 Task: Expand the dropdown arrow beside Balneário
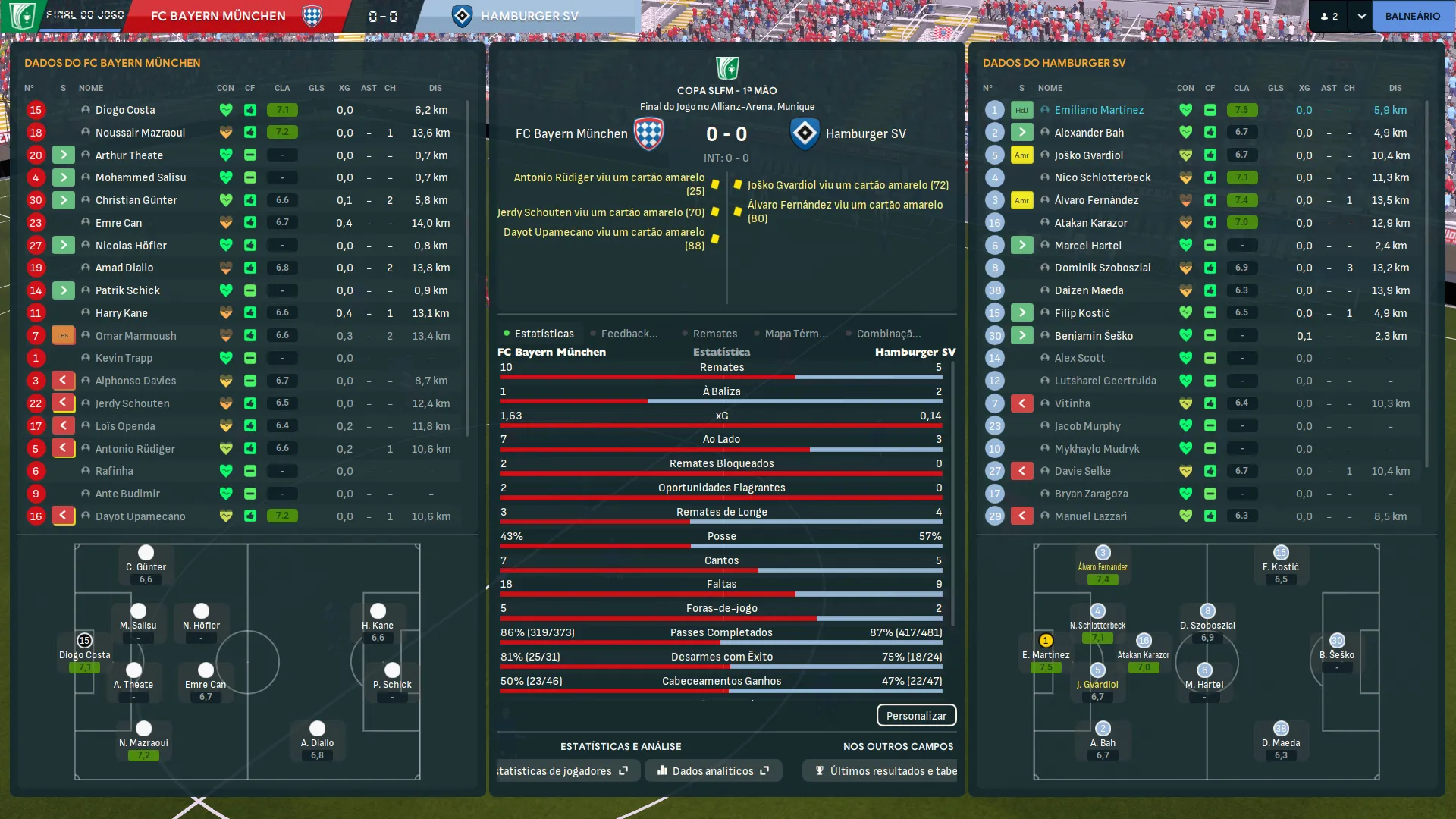1361,16
